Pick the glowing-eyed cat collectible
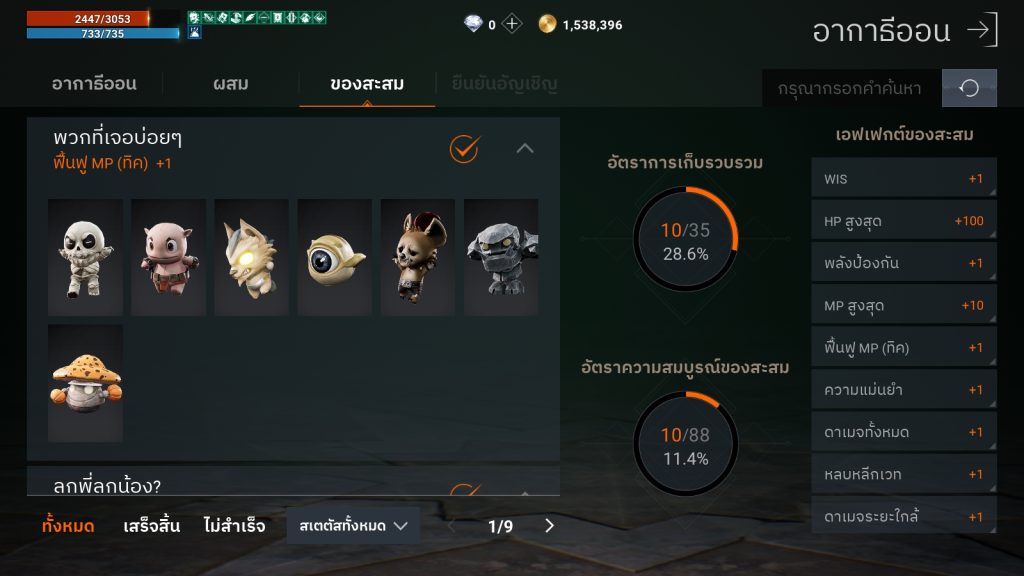The width and height of the screenshot is (1024, 576). 251,257
